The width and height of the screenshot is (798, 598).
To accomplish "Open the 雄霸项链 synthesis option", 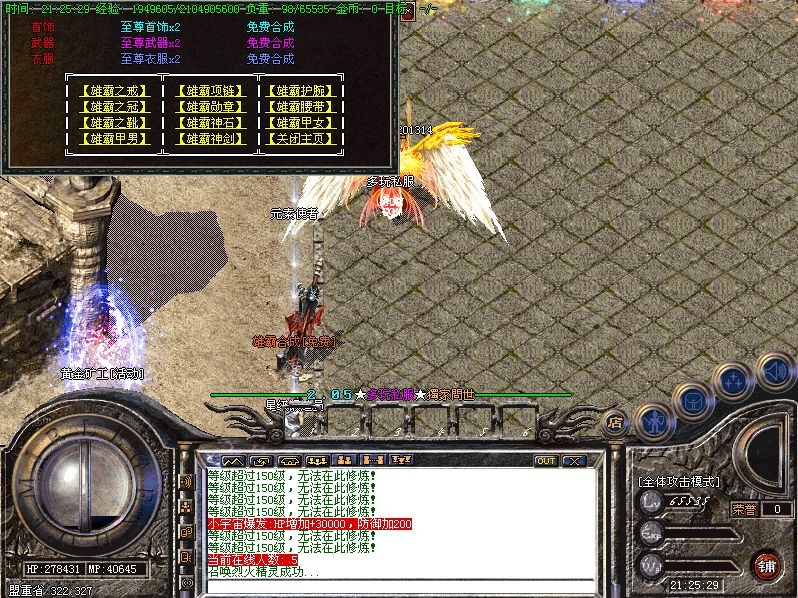I will 210,91.
